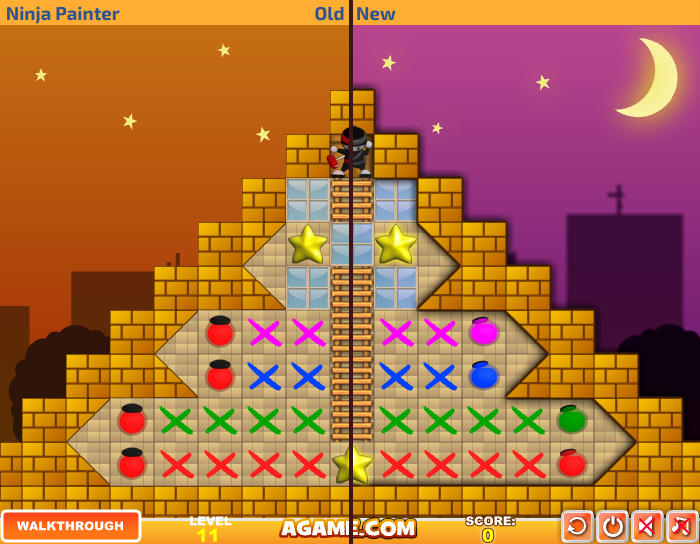Toggle the music note icon
This screenshot has width=700, height=544.
point(682,527)
